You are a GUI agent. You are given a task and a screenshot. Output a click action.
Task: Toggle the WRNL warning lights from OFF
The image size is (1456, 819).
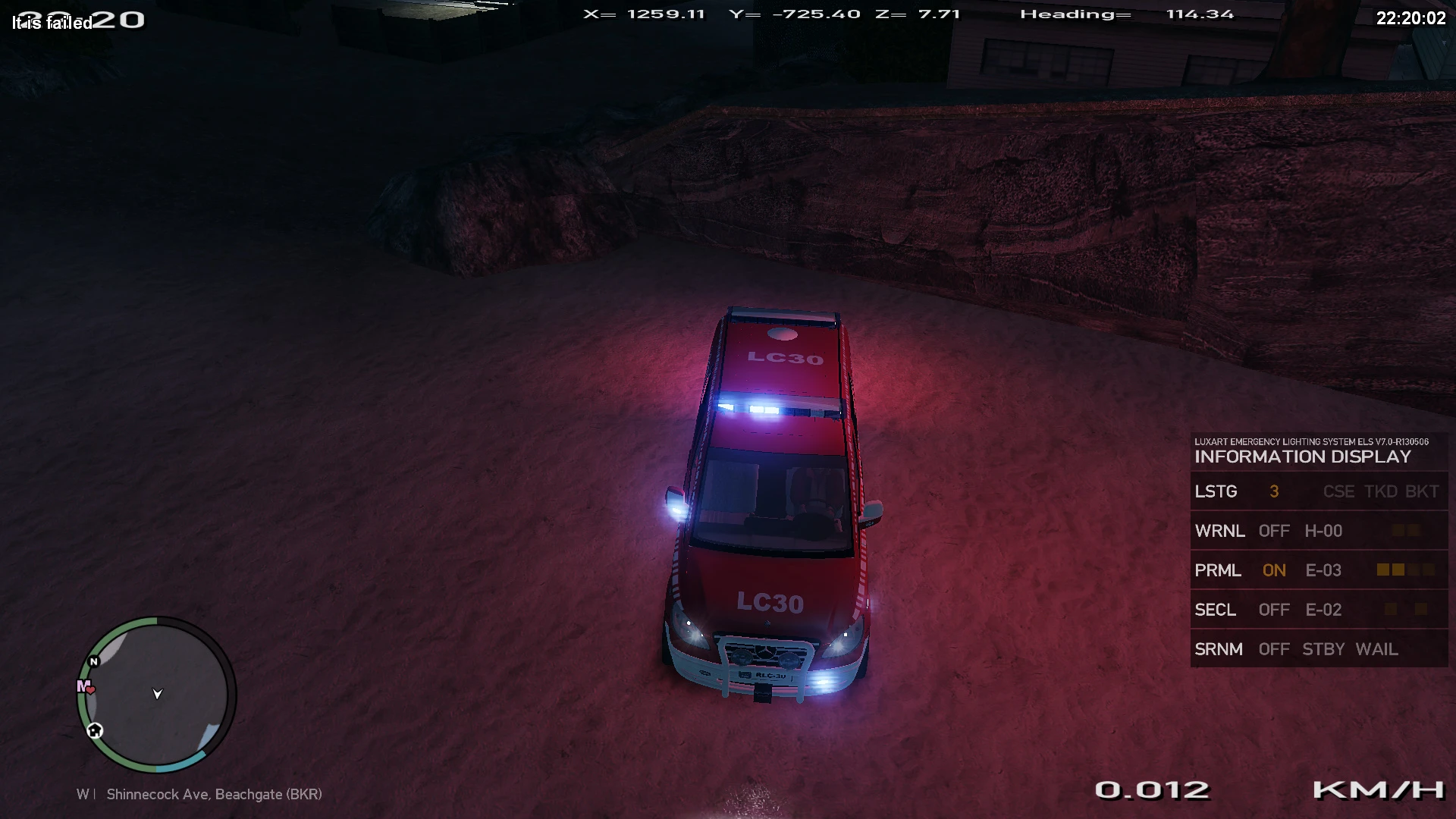click(x=1274, y=531)
